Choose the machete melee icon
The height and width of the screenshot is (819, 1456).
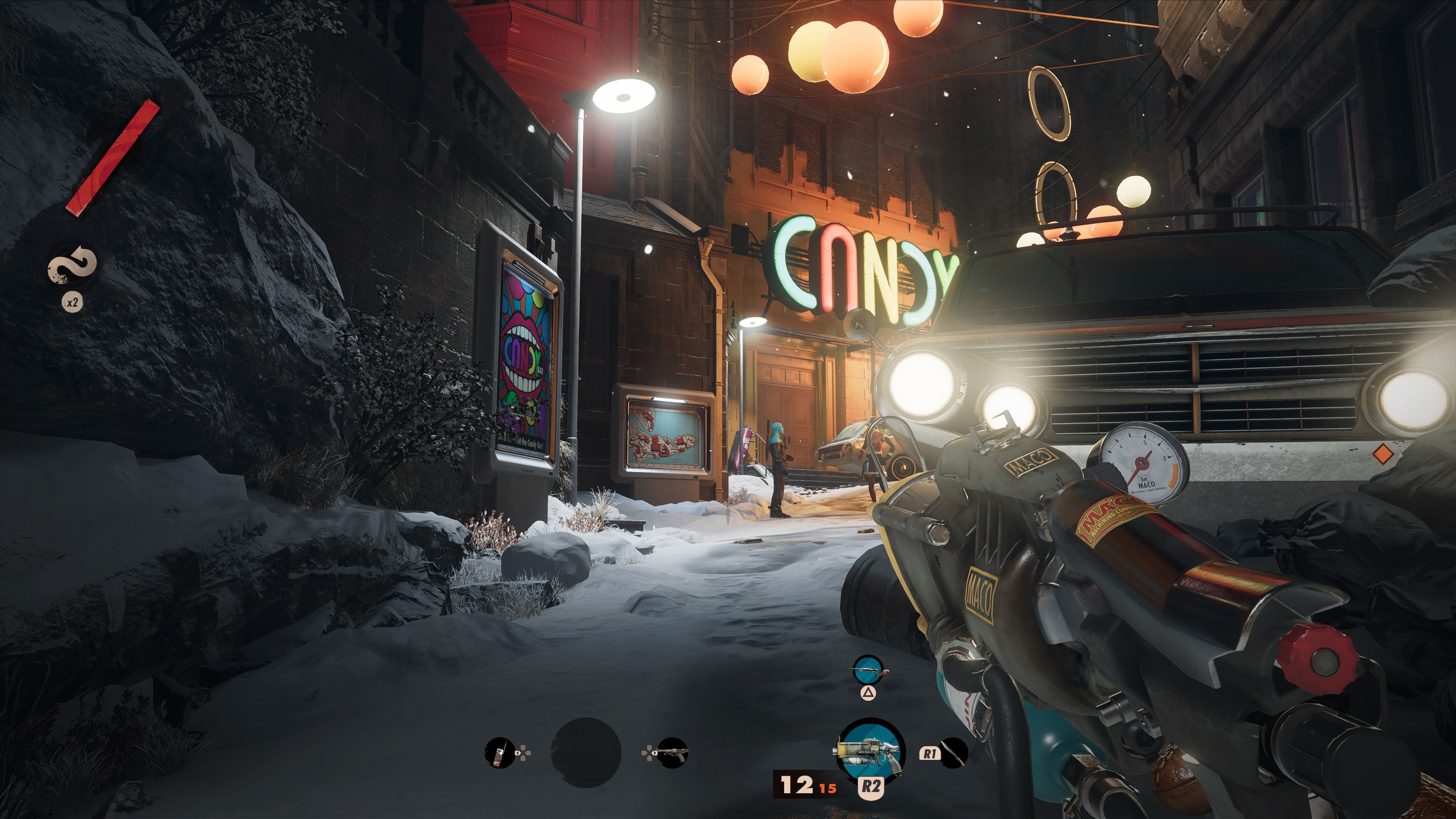[954, 753]
